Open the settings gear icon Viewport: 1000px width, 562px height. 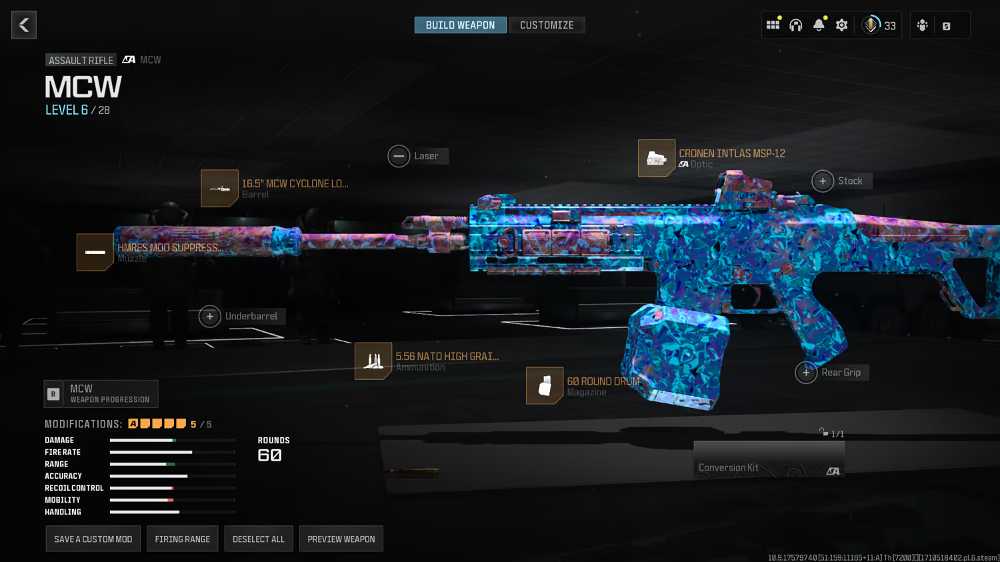coord(841,25)
